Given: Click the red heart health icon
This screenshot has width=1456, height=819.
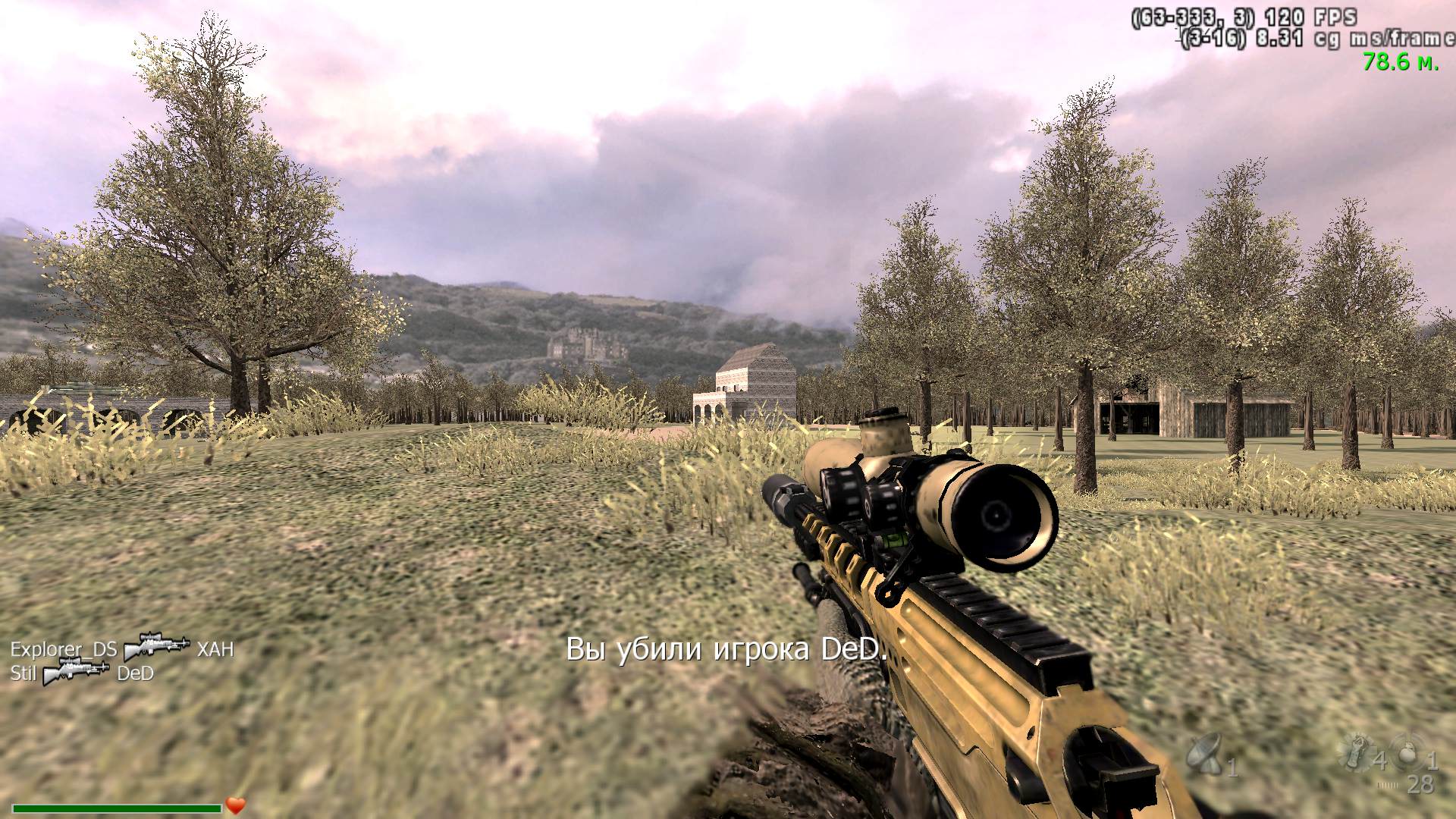Looking at the screenshot, I should [236, 805].
